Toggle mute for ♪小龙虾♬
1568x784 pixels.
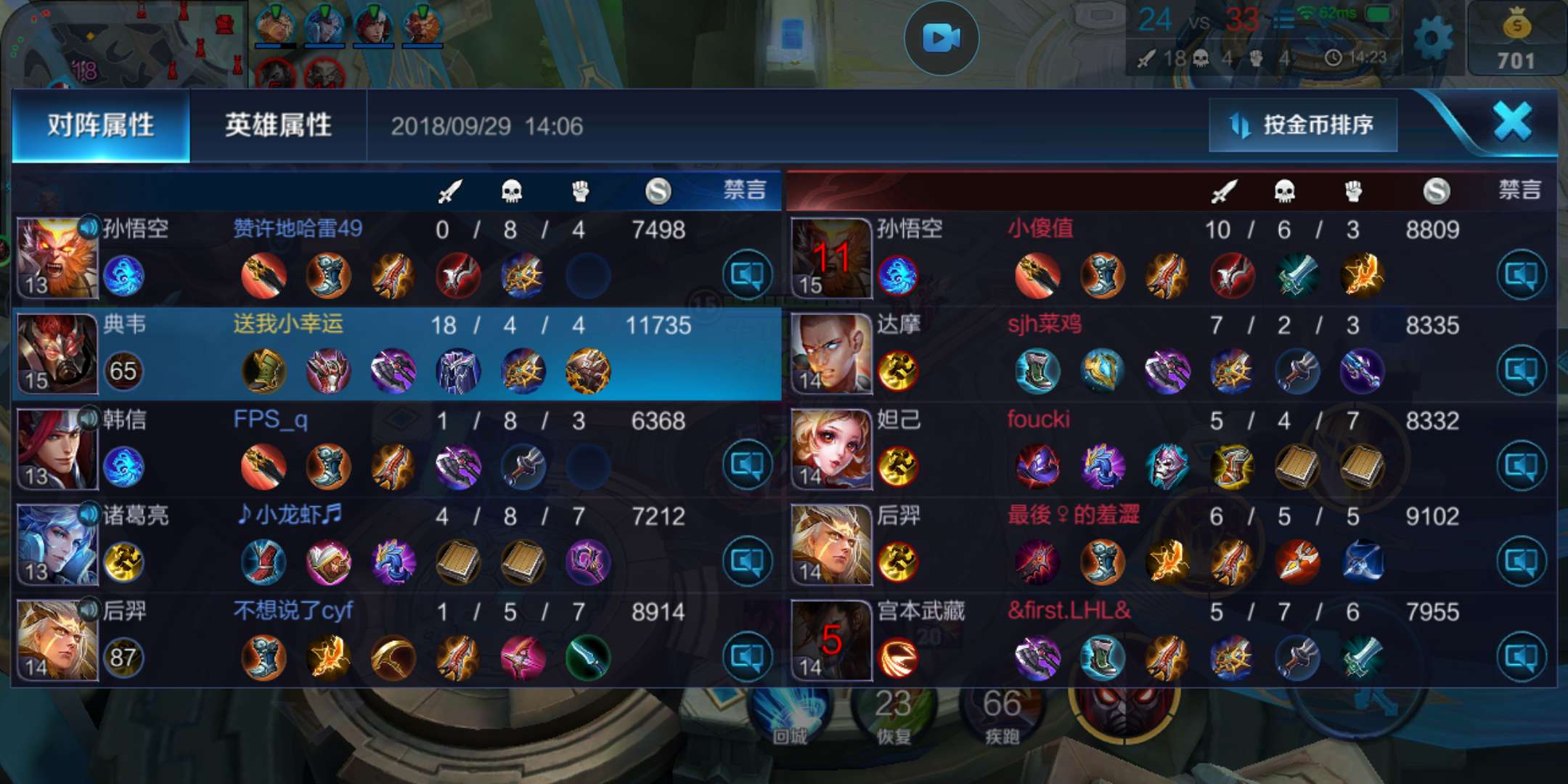pos(747,560)
